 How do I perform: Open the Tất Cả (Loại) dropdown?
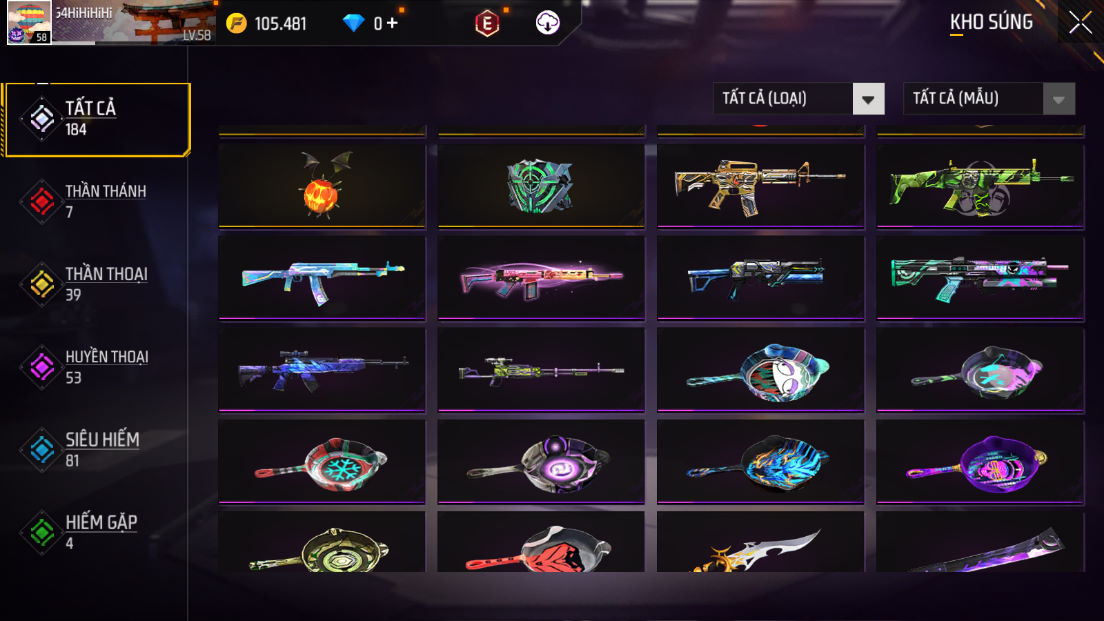pyautogui.click(x=798, y=98)
